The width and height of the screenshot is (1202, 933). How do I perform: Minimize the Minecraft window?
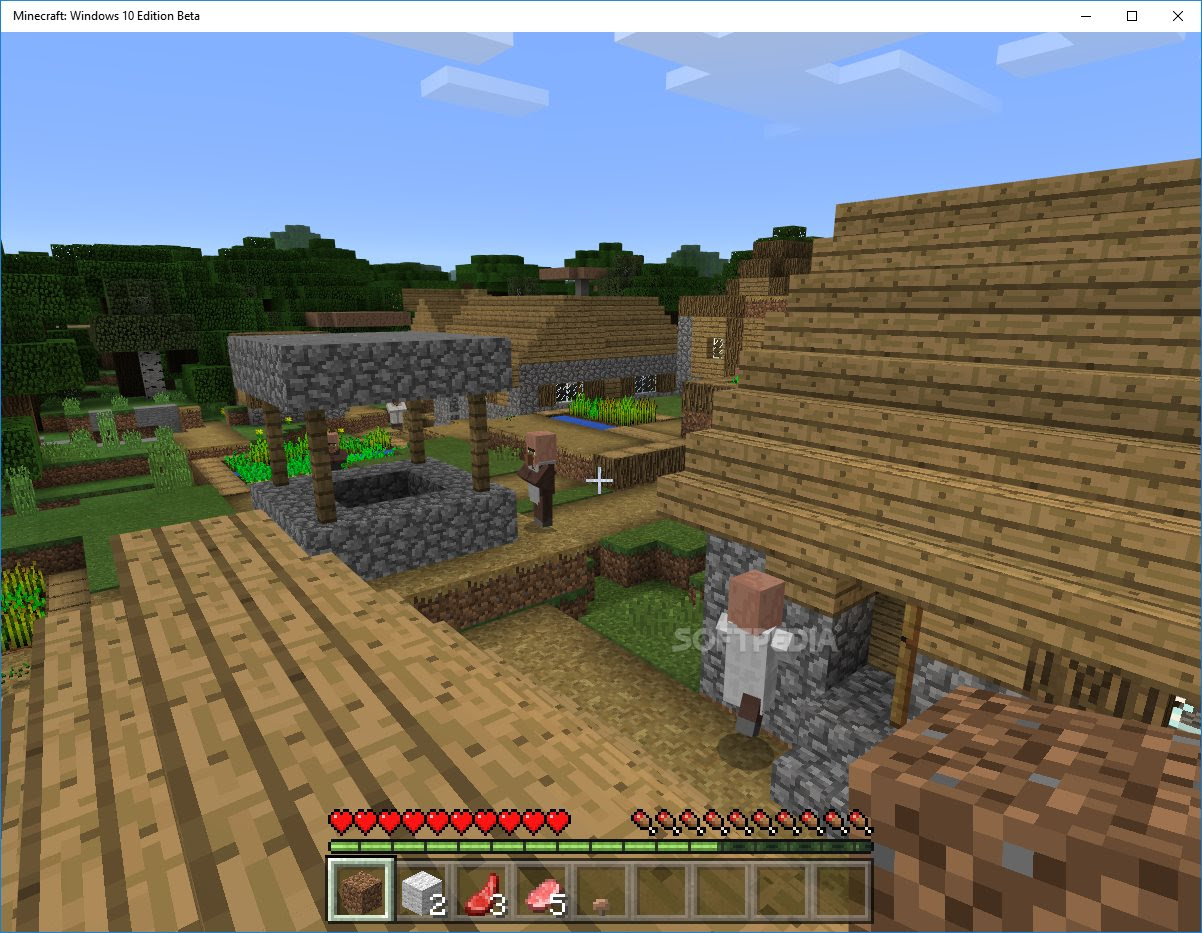click(x=1085, y=16)
